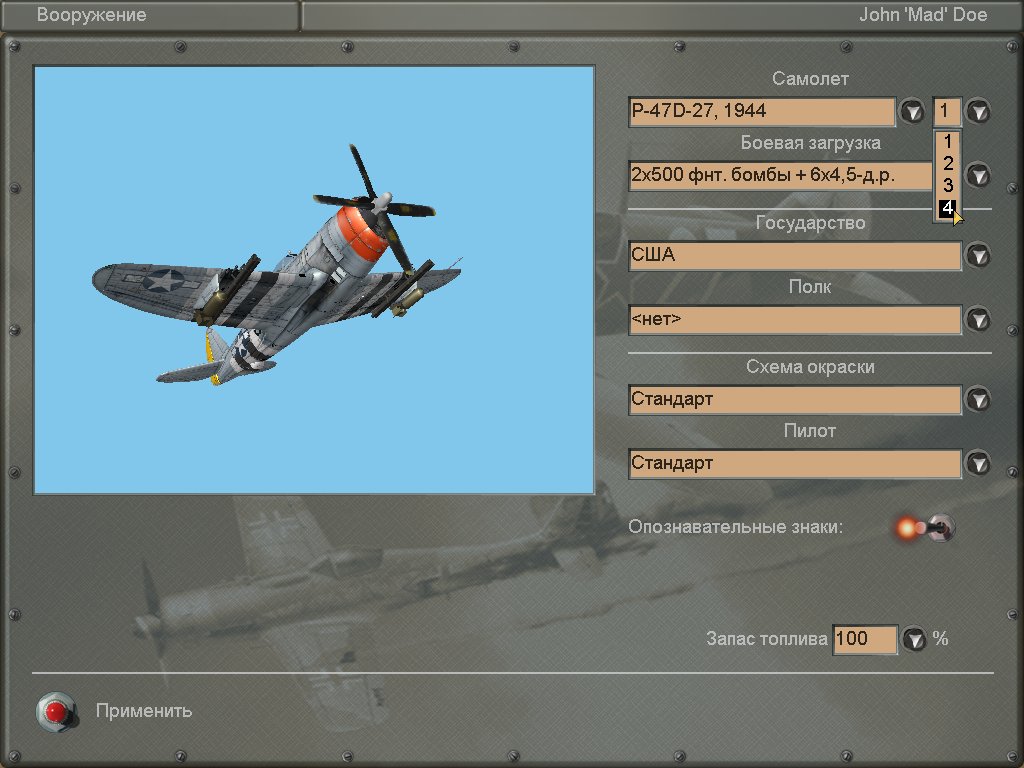Viewport: 1024px width, 768px height.
Task: Choose highlighted number 4 in the list
Action: click(x=947, y=208)
